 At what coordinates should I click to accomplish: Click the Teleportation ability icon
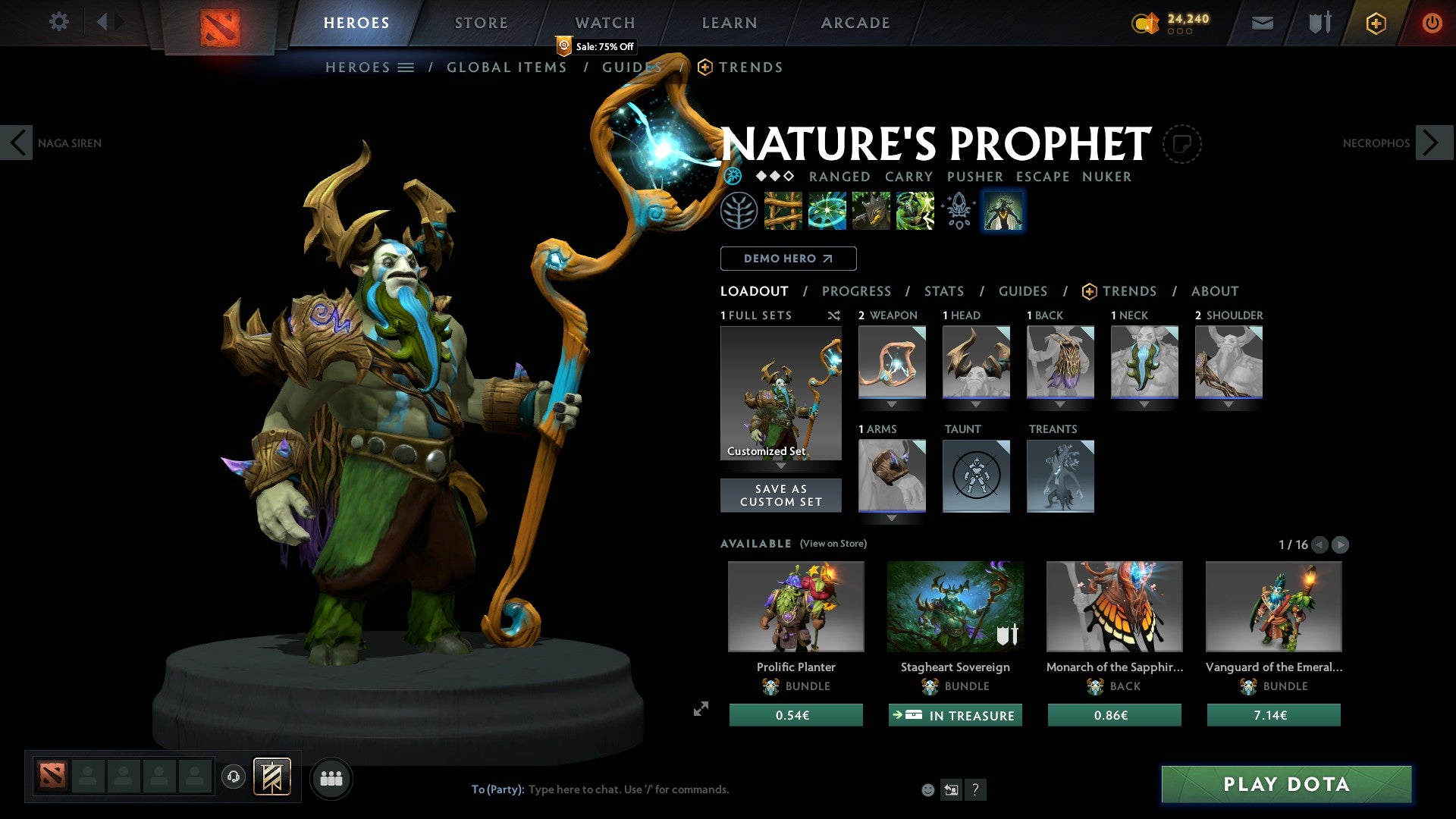(828, 211)
